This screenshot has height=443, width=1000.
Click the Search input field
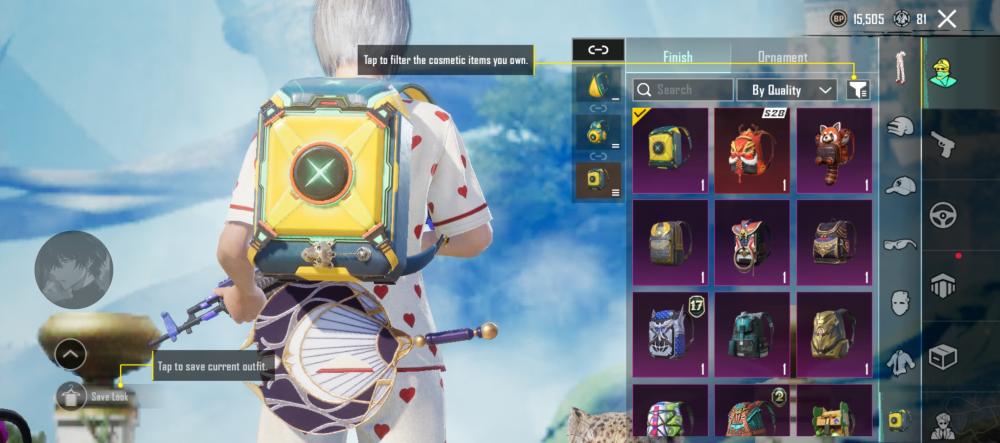[x=683, y=90]
